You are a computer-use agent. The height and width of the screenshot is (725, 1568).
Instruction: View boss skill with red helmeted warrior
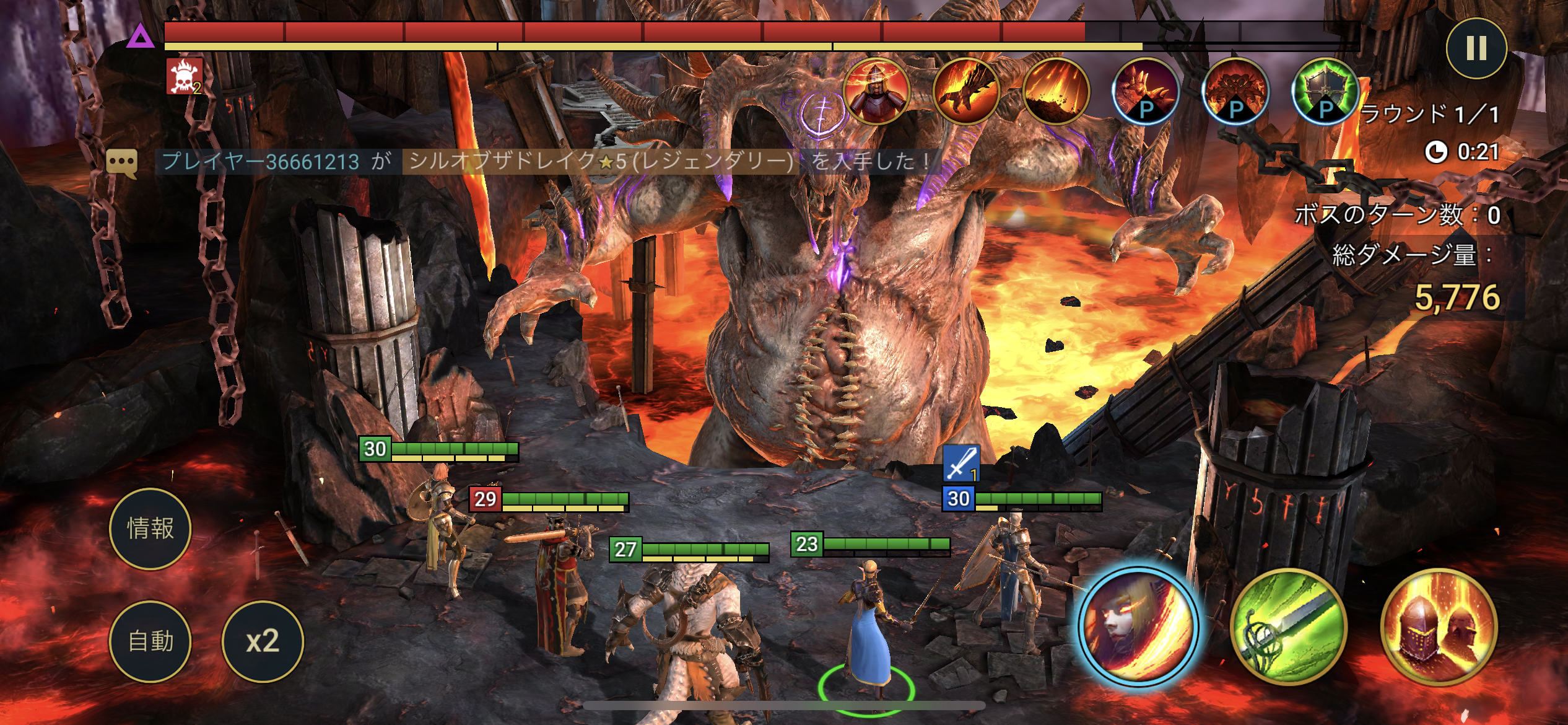pyautogui.click(x=876, y=92)
